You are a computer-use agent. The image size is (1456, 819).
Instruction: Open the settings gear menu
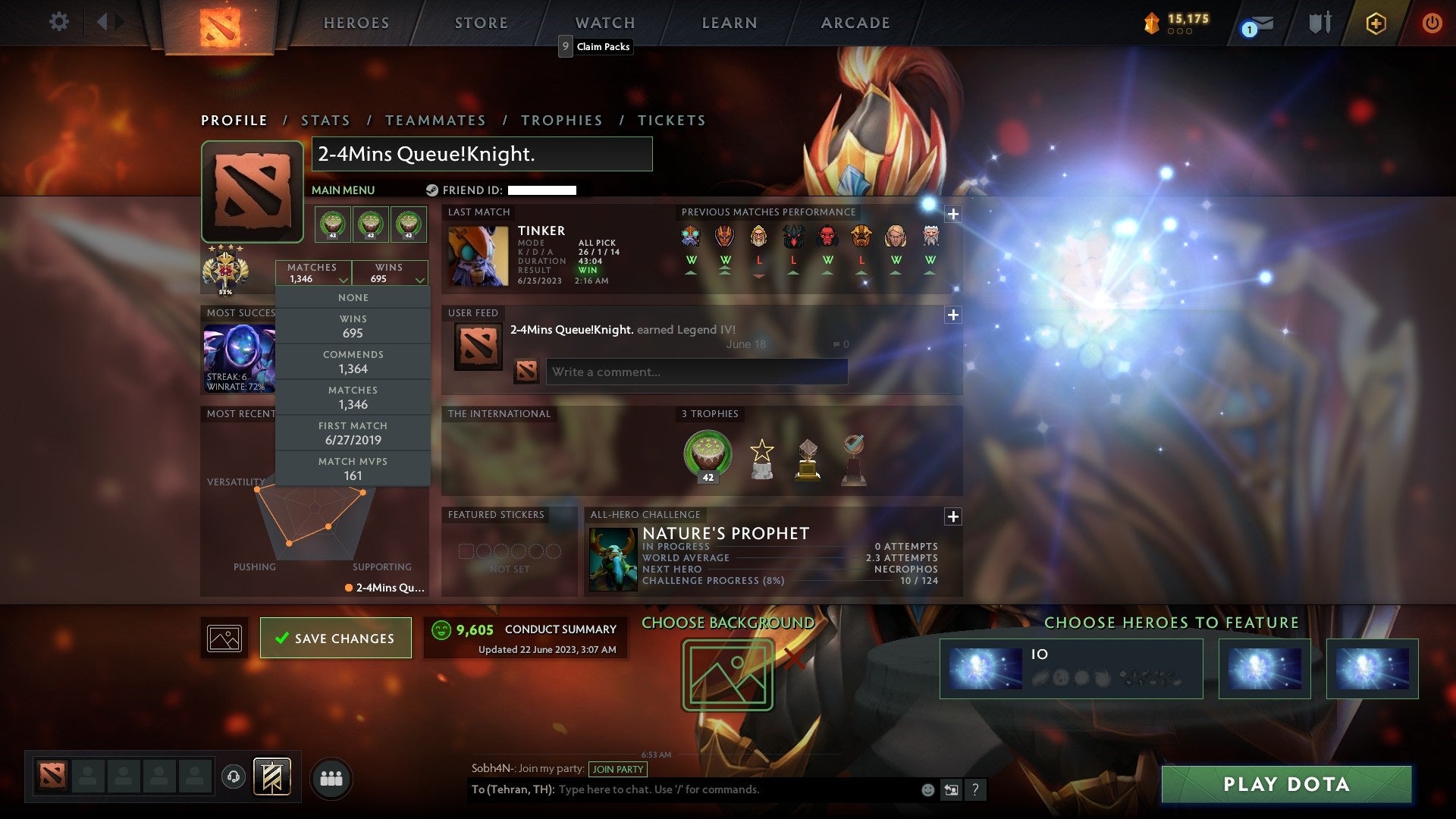pyautogui.click(x=59, y=22)
